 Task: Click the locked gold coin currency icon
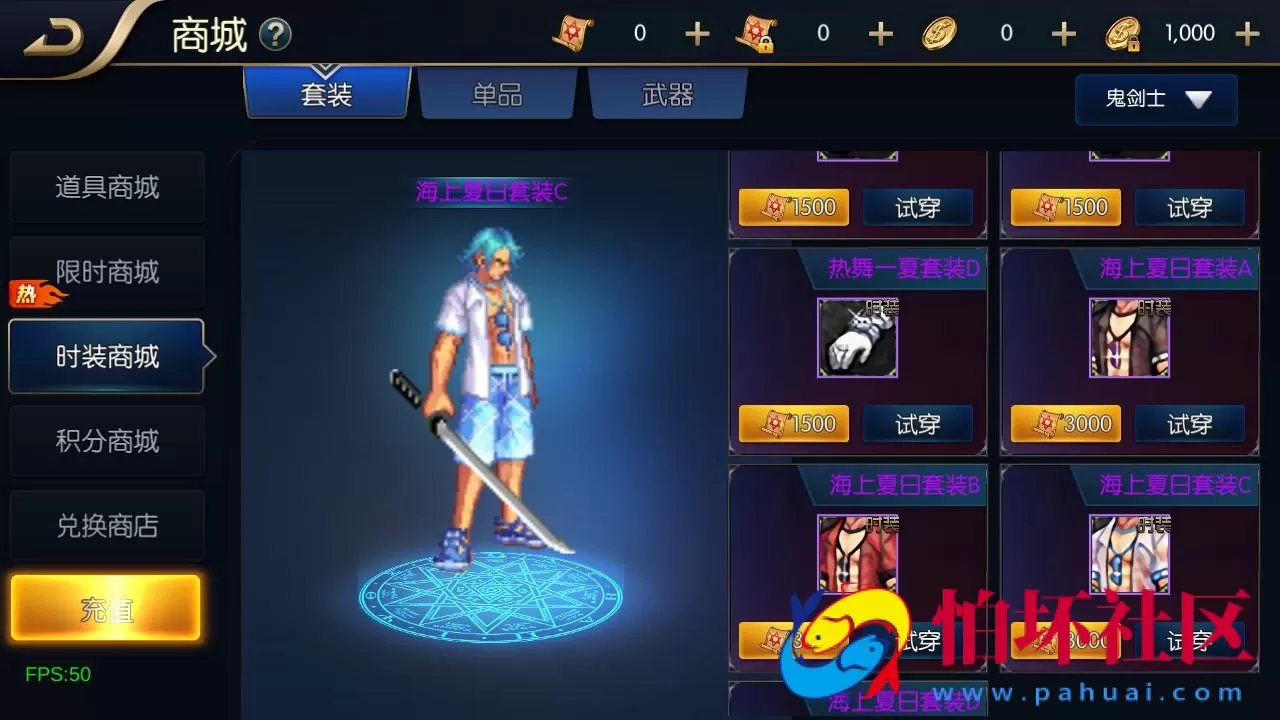[x=1124, y=32]
